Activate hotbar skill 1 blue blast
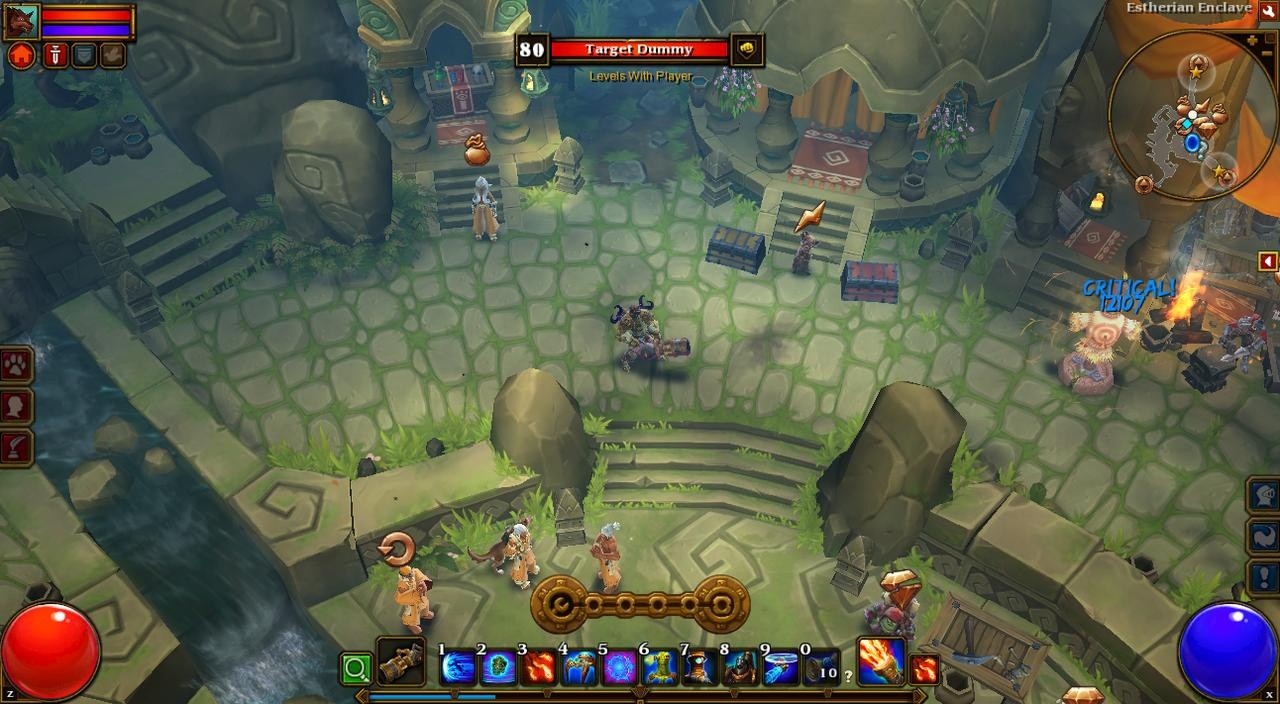Screen dimensions: 1280x704 (x=458, y=666)
